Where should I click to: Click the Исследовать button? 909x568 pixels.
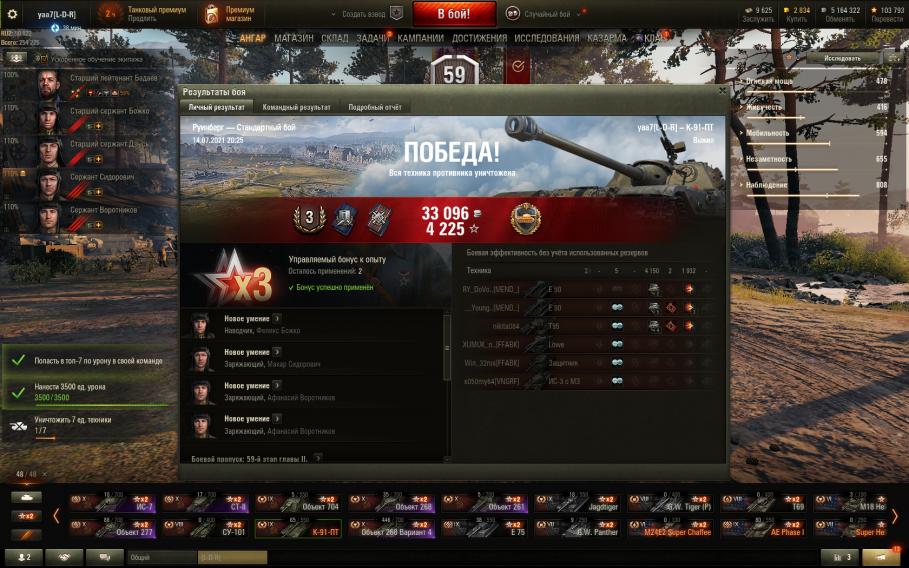point(842,58)
